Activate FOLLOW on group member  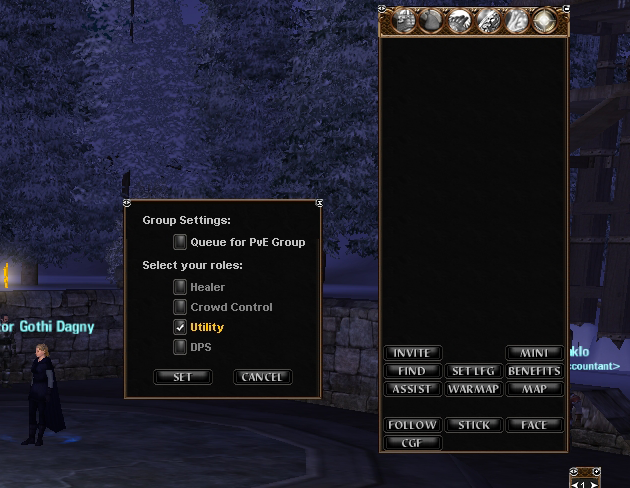[412, 425]
